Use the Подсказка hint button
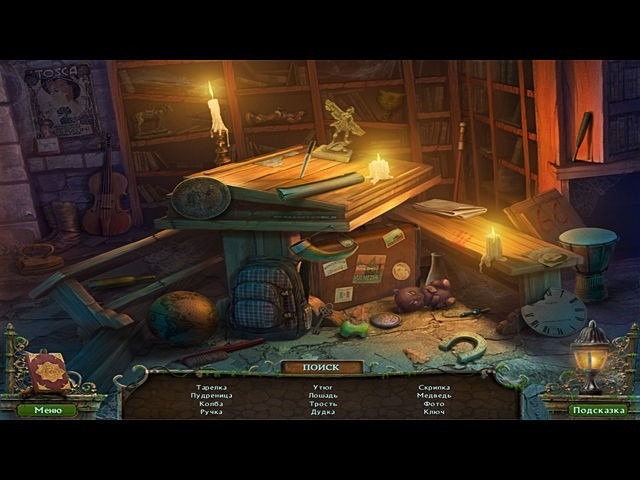This screenshot has width=640, height=480. [598, 410]
